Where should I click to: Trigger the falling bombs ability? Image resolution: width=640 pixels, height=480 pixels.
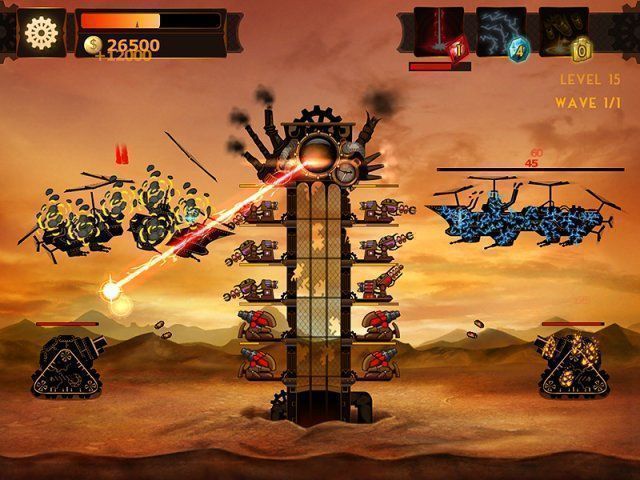tap(563, 31)
